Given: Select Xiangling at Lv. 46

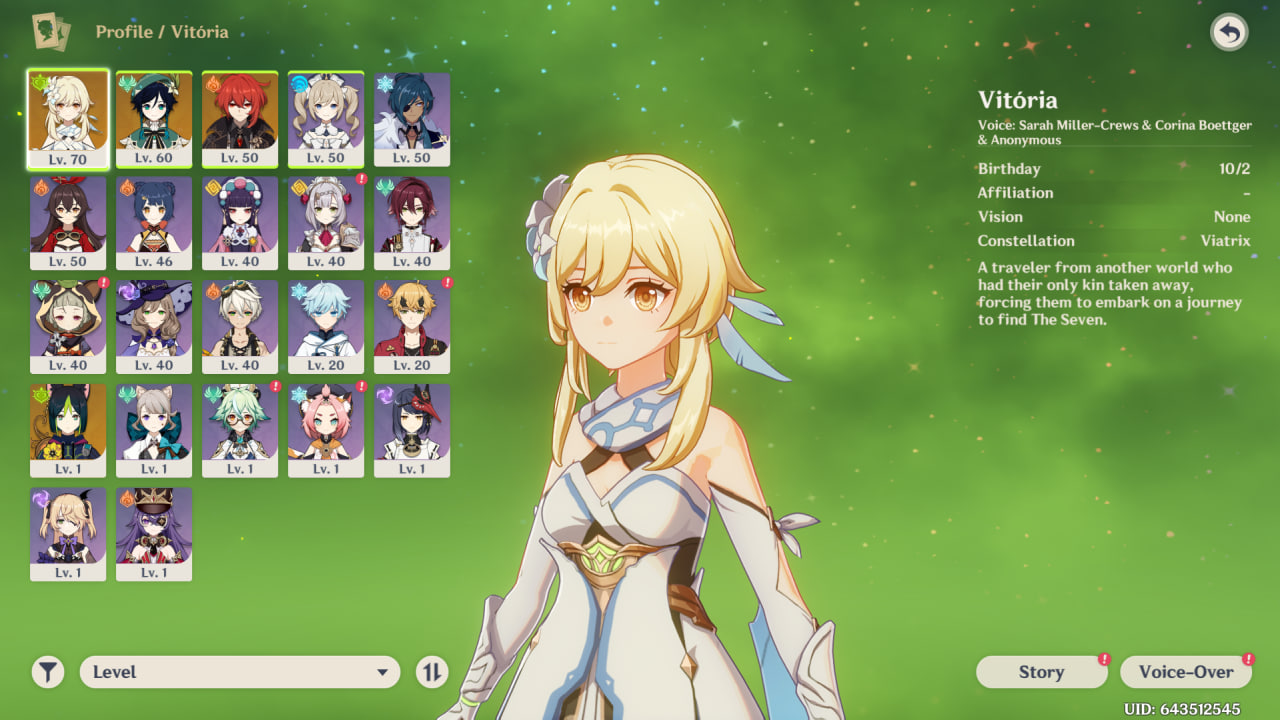Looking at the screenshot, I should tap(154, 222).
